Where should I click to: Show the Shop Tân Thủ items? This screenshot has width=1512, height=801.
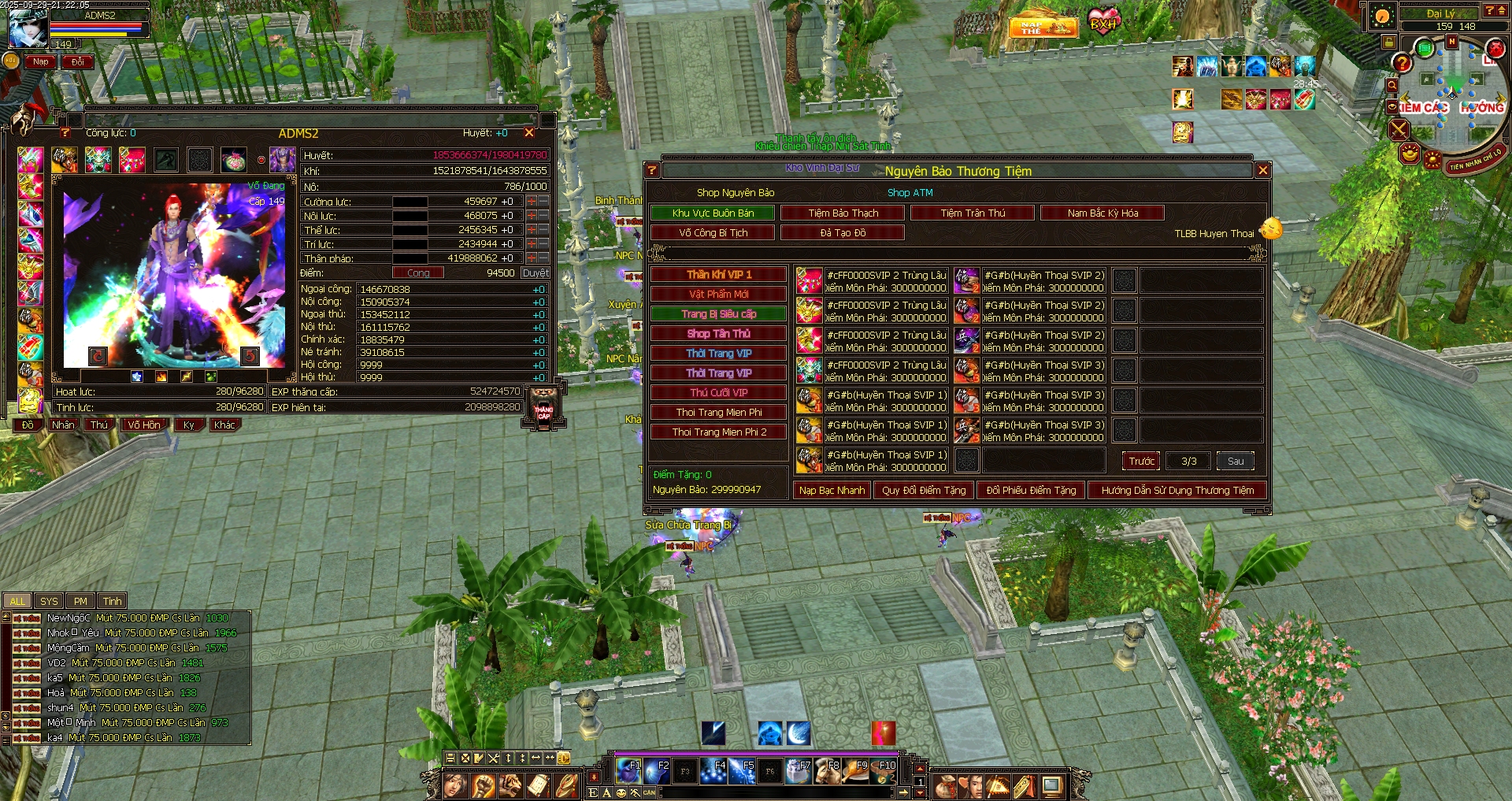coord(718,333)
